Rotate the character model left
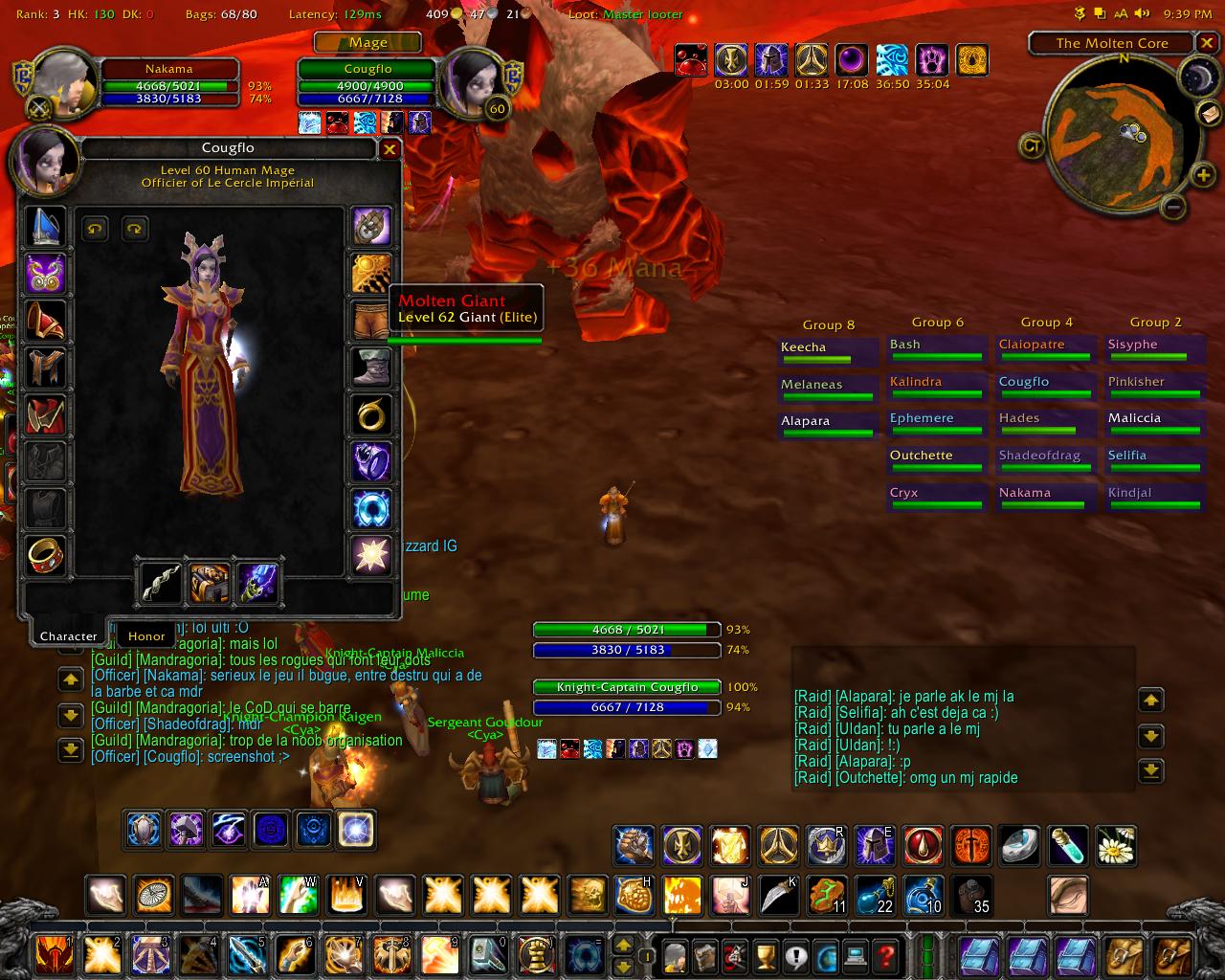 (x=95, y=228)
